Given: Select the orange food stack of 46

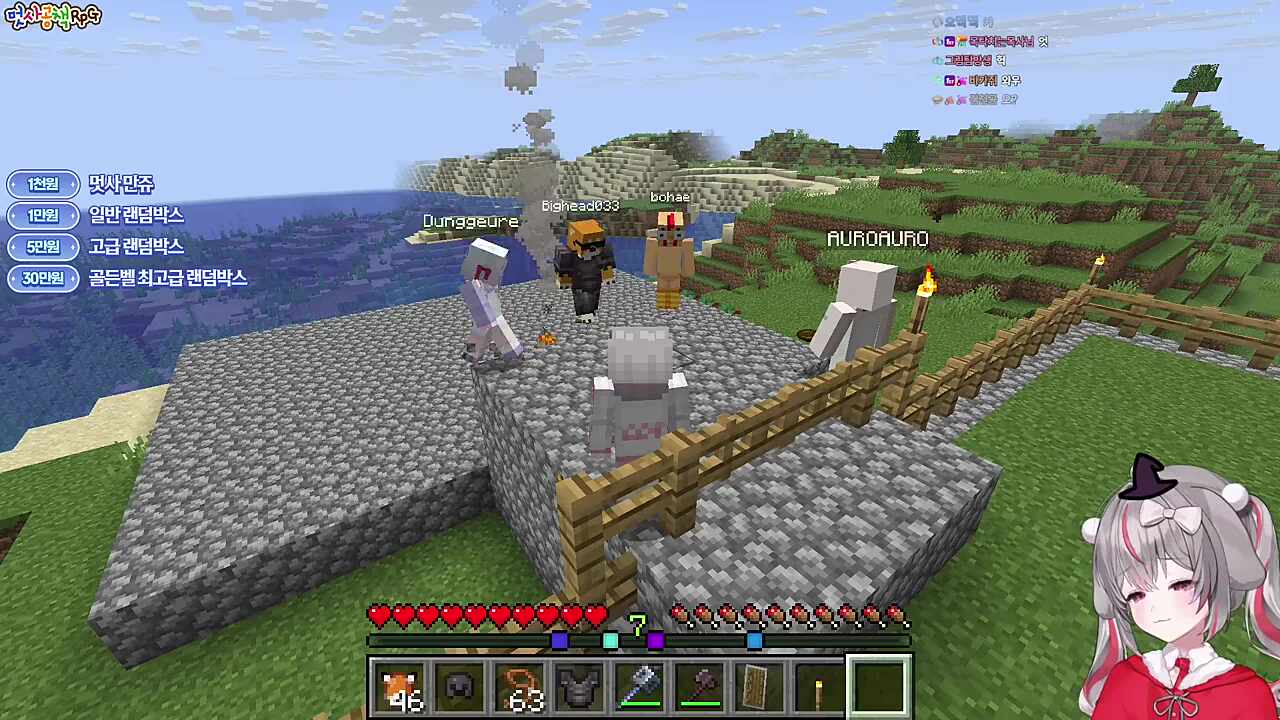Looking at the screenshot, I should pos(400,687).
